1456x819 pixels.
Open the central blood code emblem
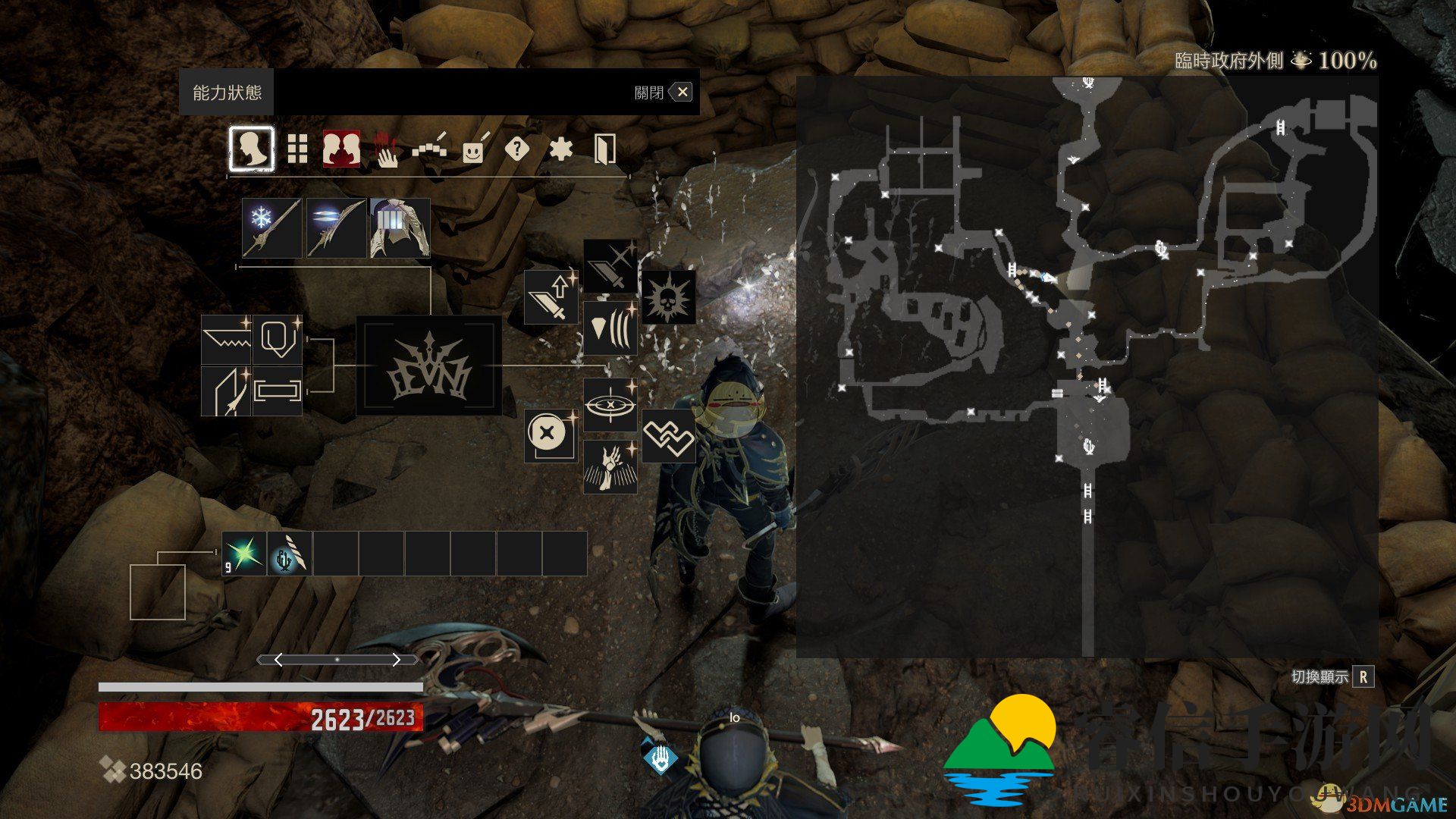pos(428,366)
